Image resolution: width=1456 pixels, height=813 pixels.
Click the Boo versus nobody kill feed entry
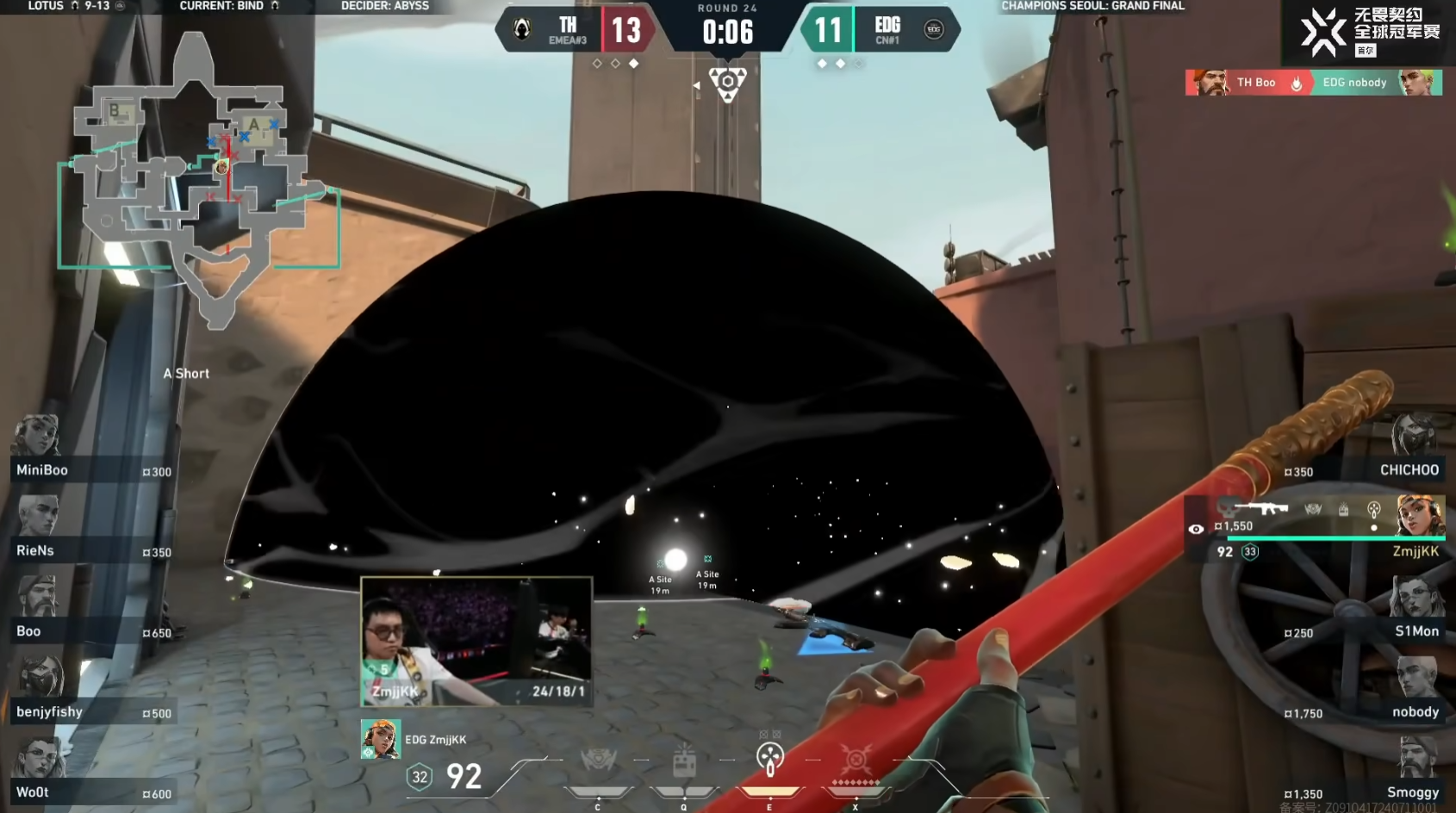[1313, 83]
